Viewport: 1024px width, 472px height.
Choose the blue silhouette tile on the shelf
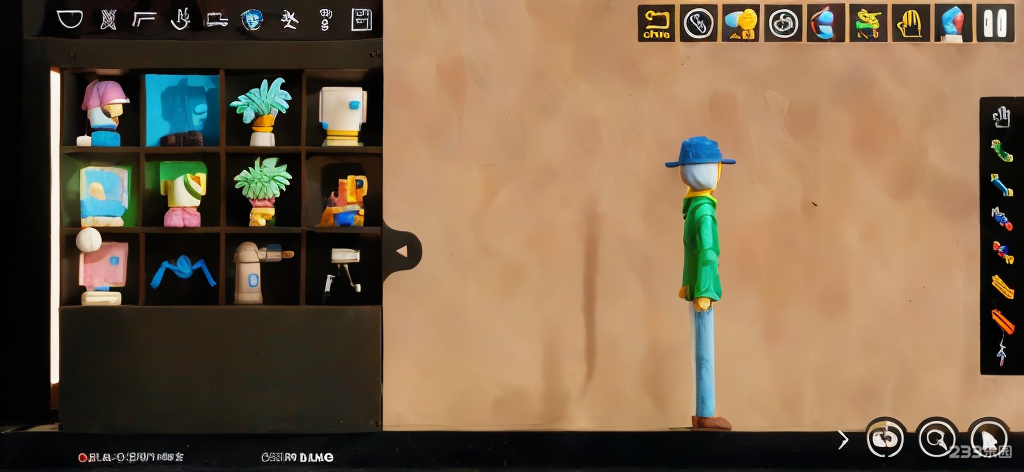pyautogui.click(x=181, y=110)
